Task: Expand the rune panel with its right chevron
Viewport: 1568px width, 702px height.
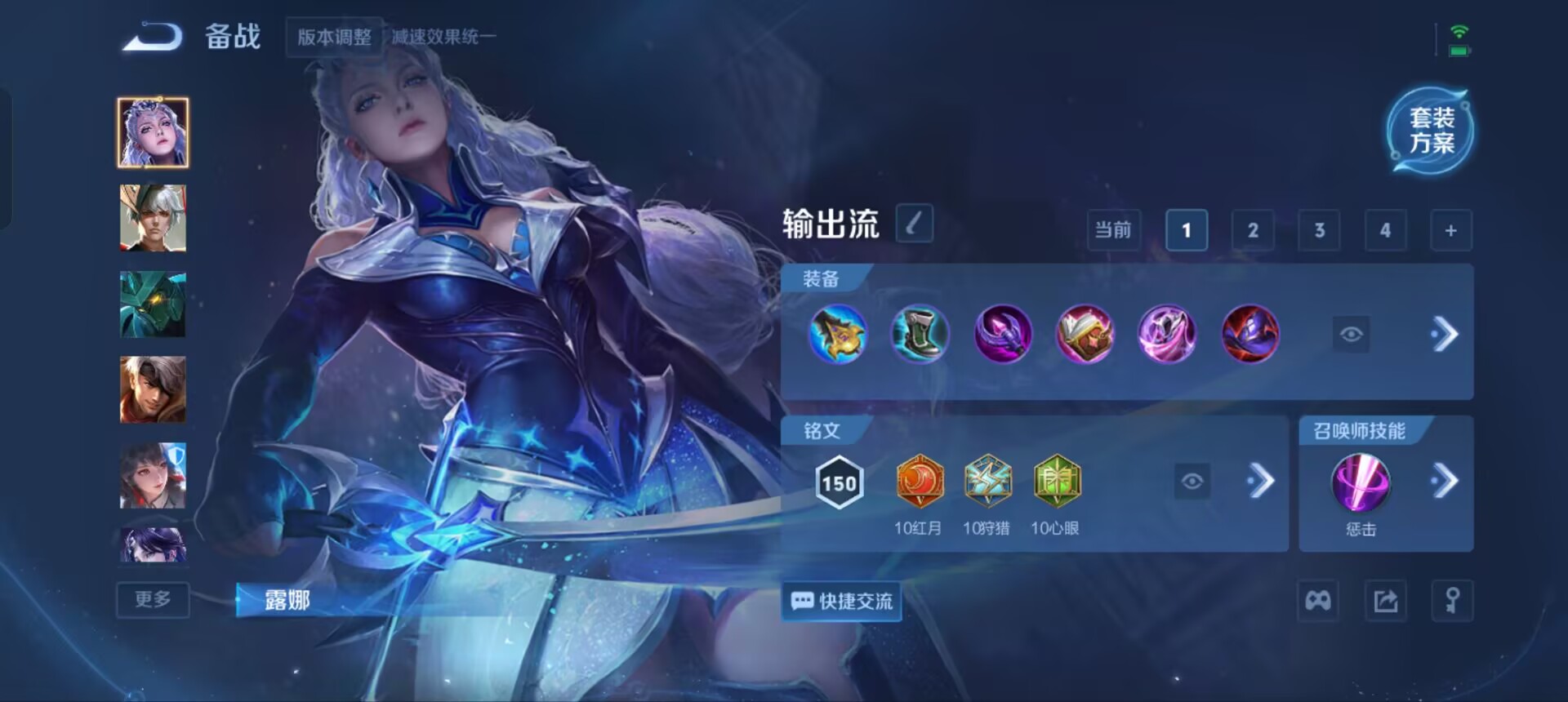Action: (x=1260, y=482)
